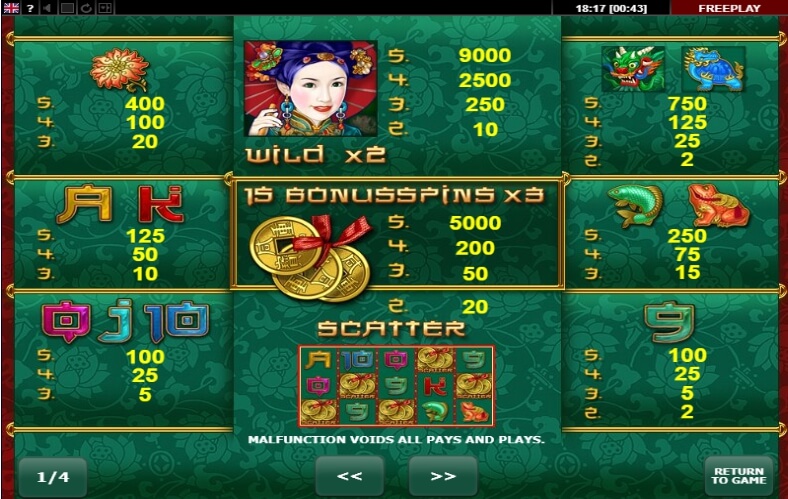Click Return to Game button
Viewport: 788px width, 499px height.
coord(738,476)
